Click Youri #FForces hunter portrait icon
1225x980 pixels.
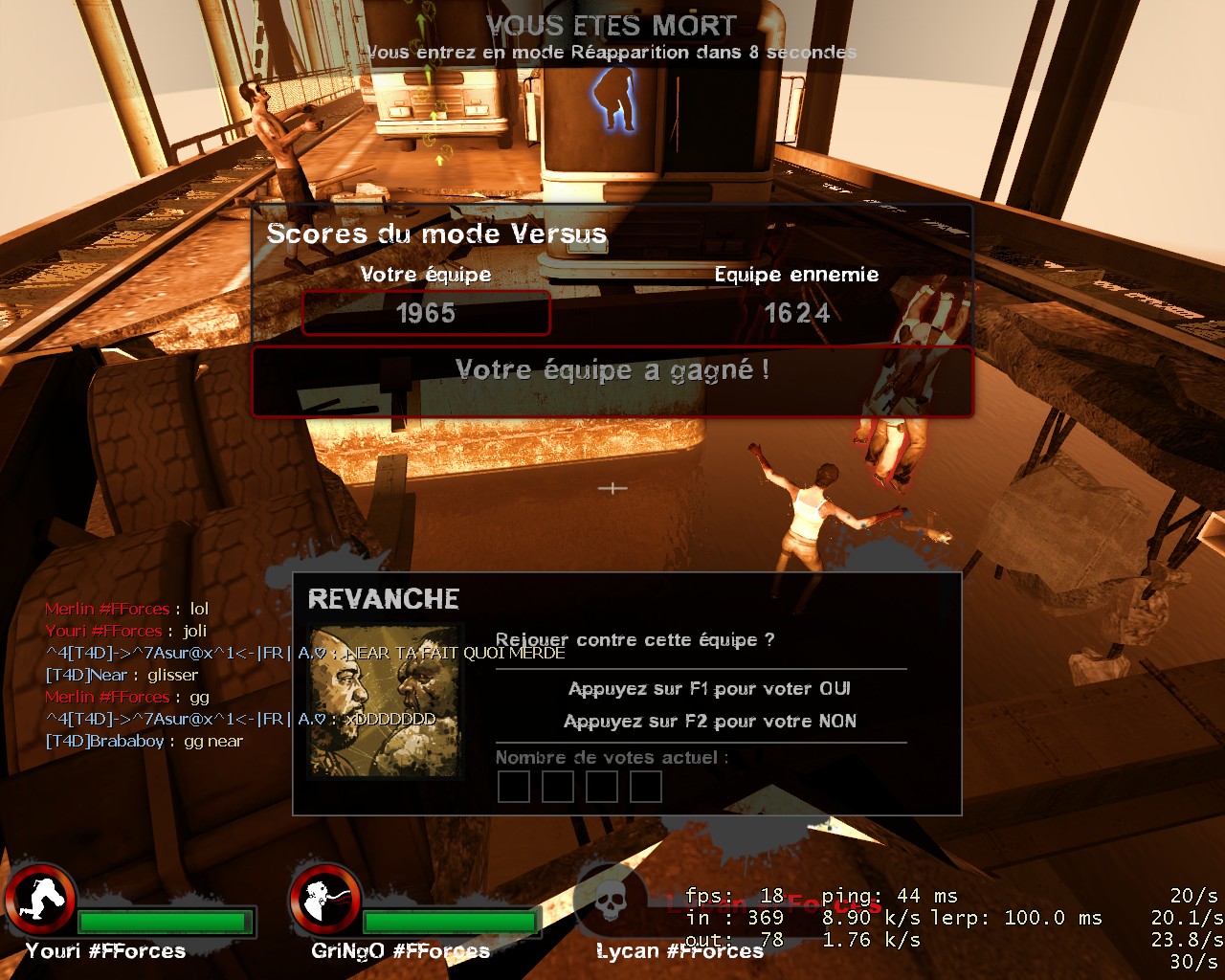pyautogui.click(x=40, y=902)
